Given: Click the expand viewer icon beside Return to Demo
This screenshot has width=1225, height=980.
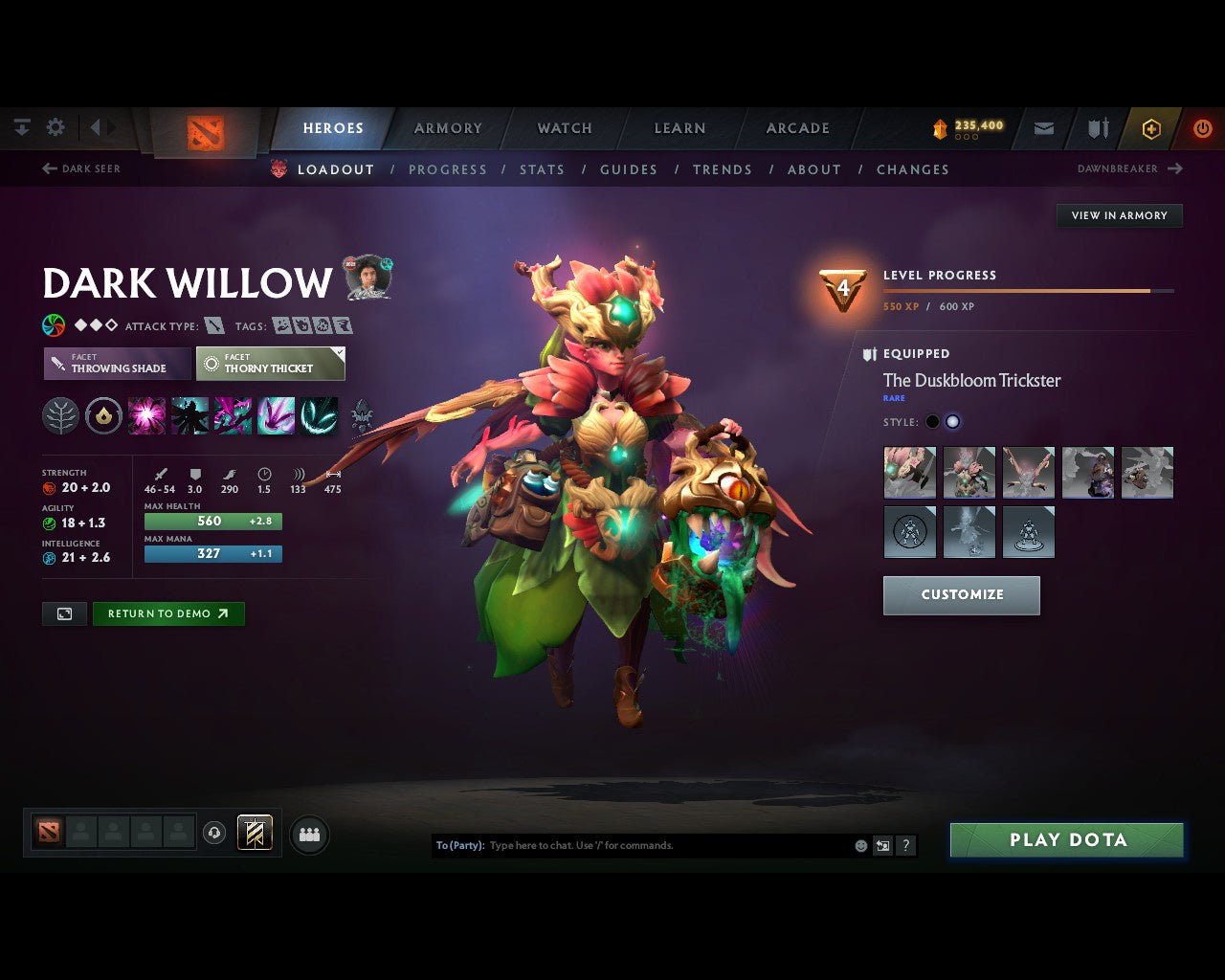Looking at the screenshot, I should point(64,613).
